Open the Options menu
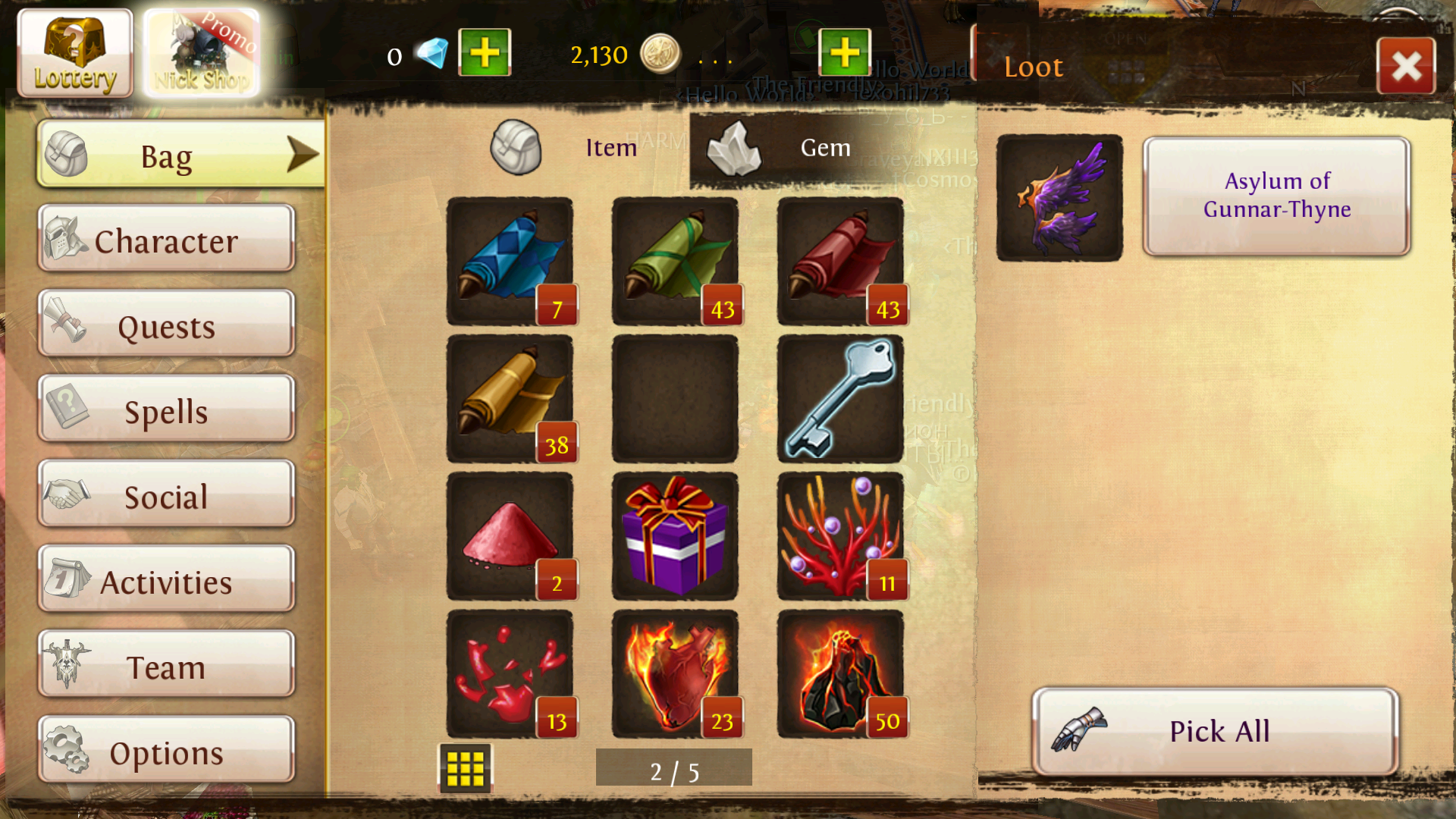Image resolution: width=1456 pixels, height=819 pixels. pos(166,752)
